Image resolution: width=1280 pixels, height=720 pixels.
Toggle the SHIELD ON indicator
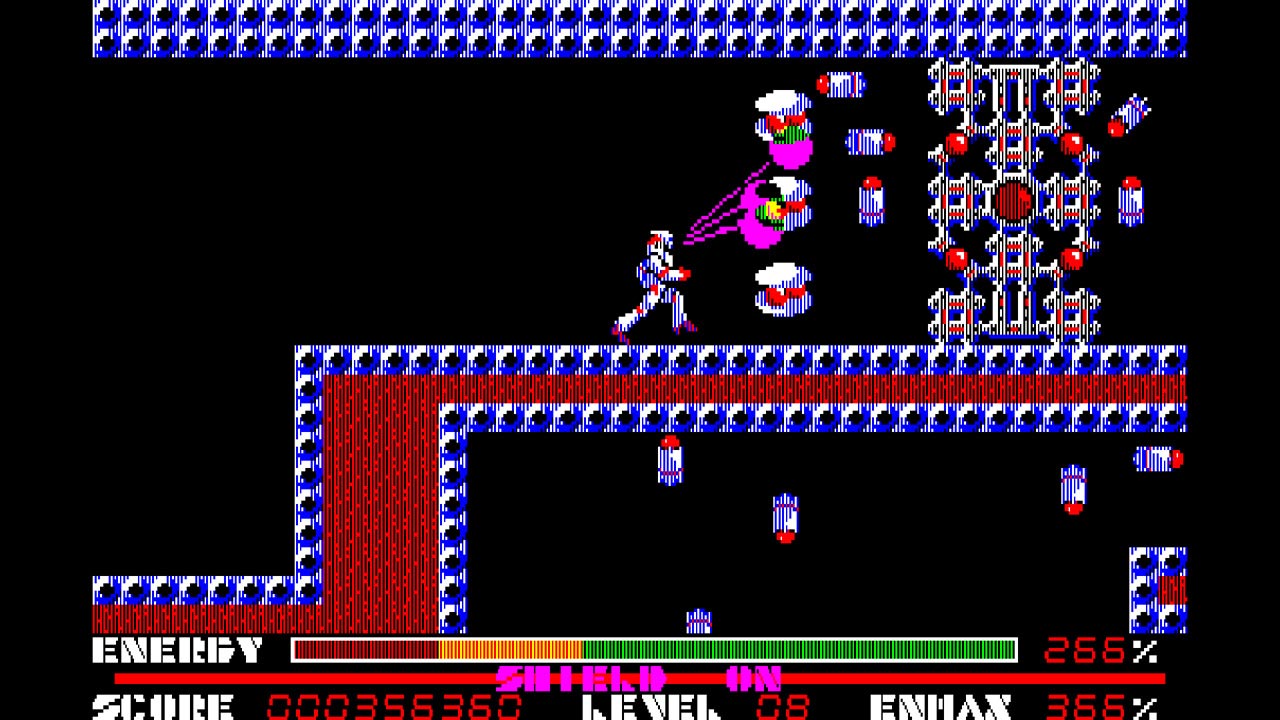coord(640,676)
